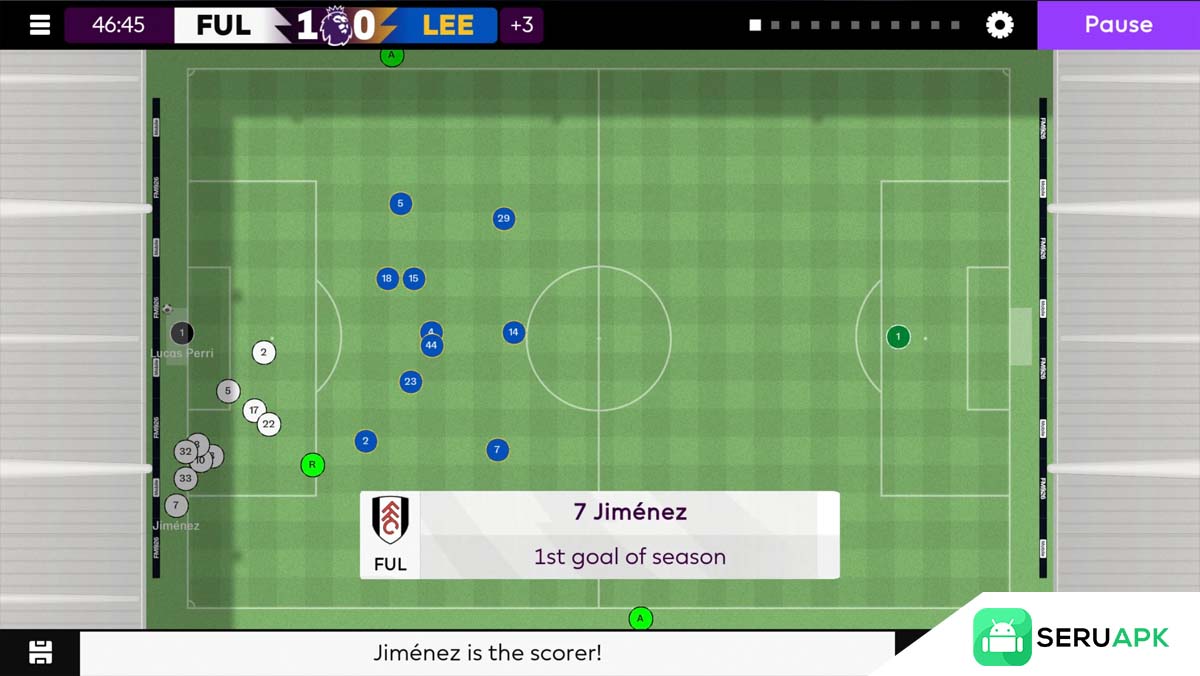Click the SERUAPK watermark logo

(x=1071, y=637)
